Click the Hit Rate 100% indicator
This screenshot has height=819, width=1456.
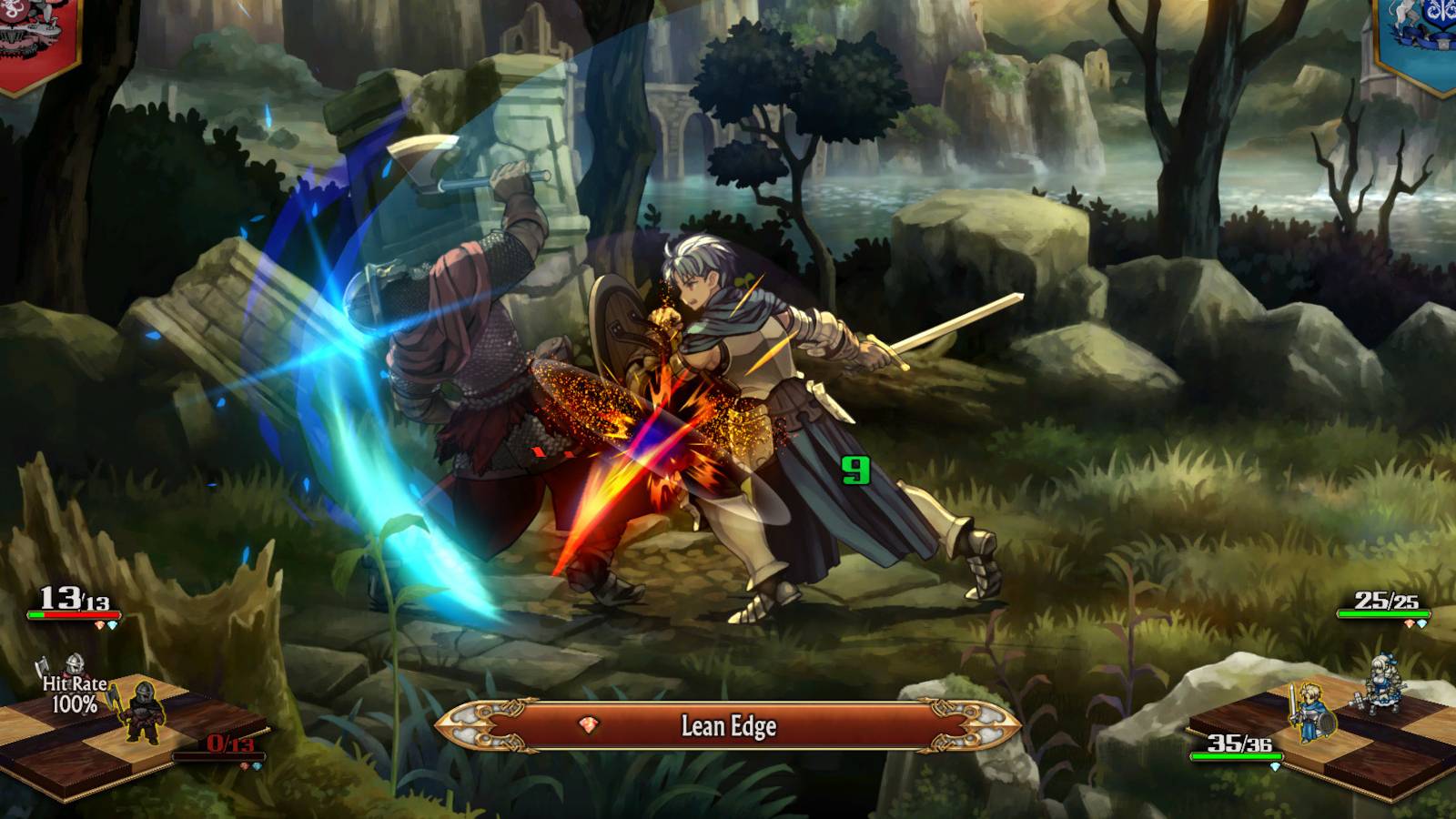(75, 693)
